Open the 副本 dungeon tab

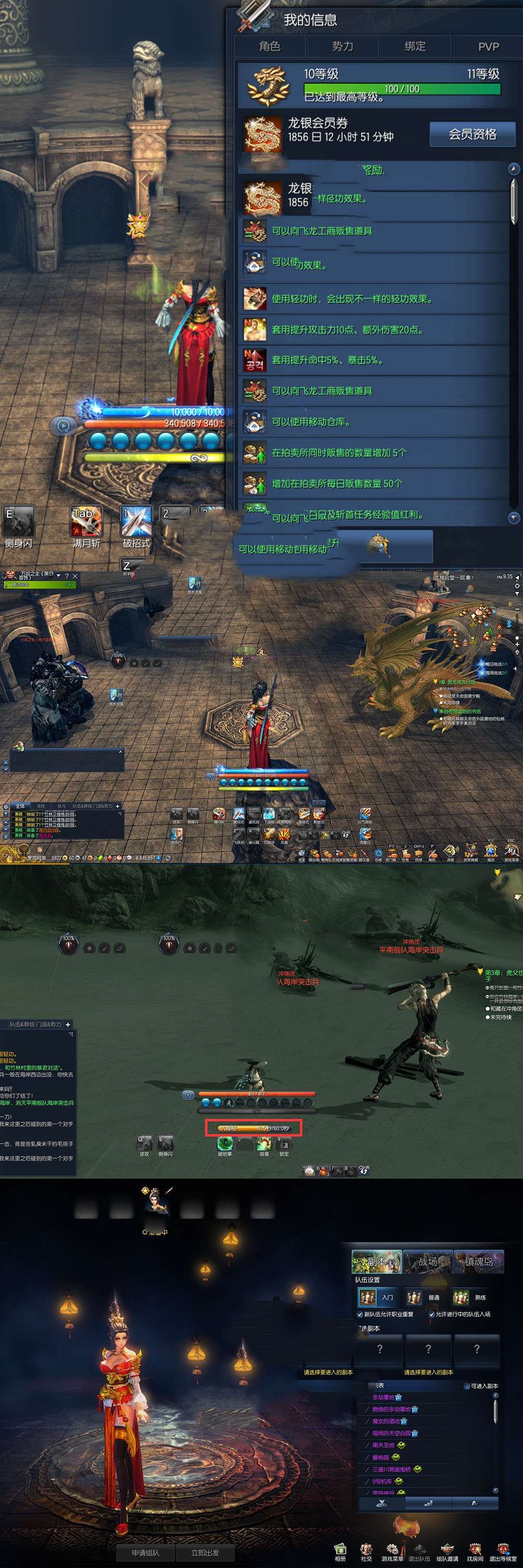tap(377, 1262)
